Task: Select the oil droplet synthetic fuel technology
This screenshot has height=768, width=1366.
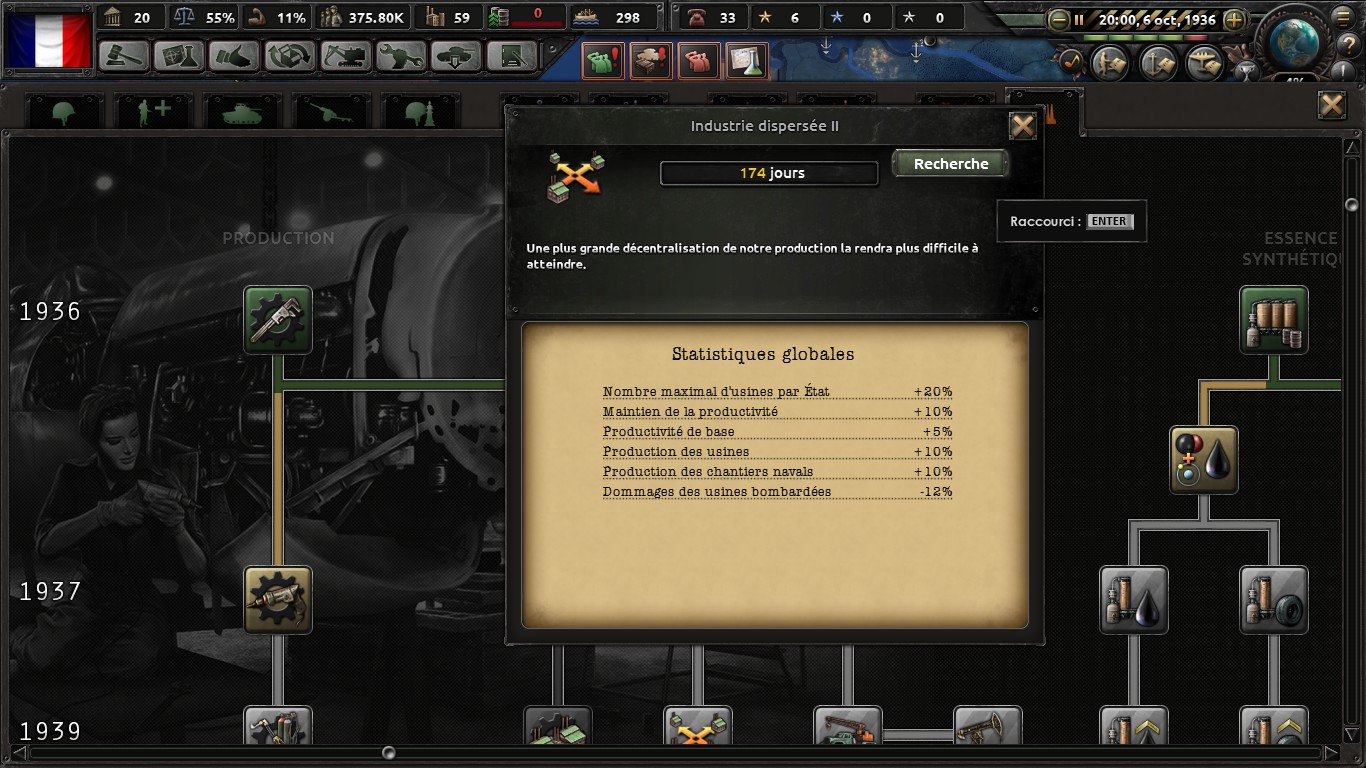Action: pyautogui.click(x=1204, y=460)
